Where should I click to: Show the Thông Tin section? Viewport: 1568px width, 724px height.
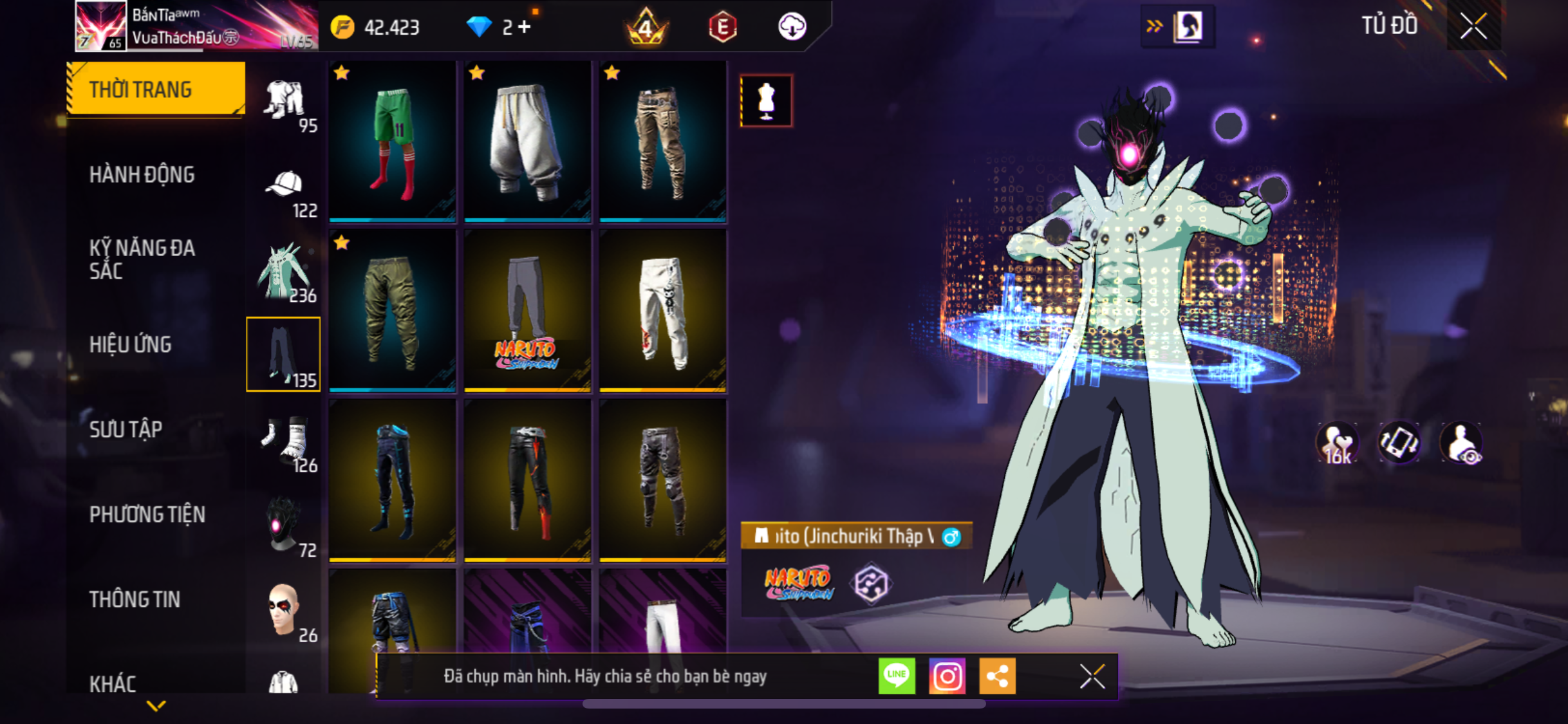[x=135, y=599]
